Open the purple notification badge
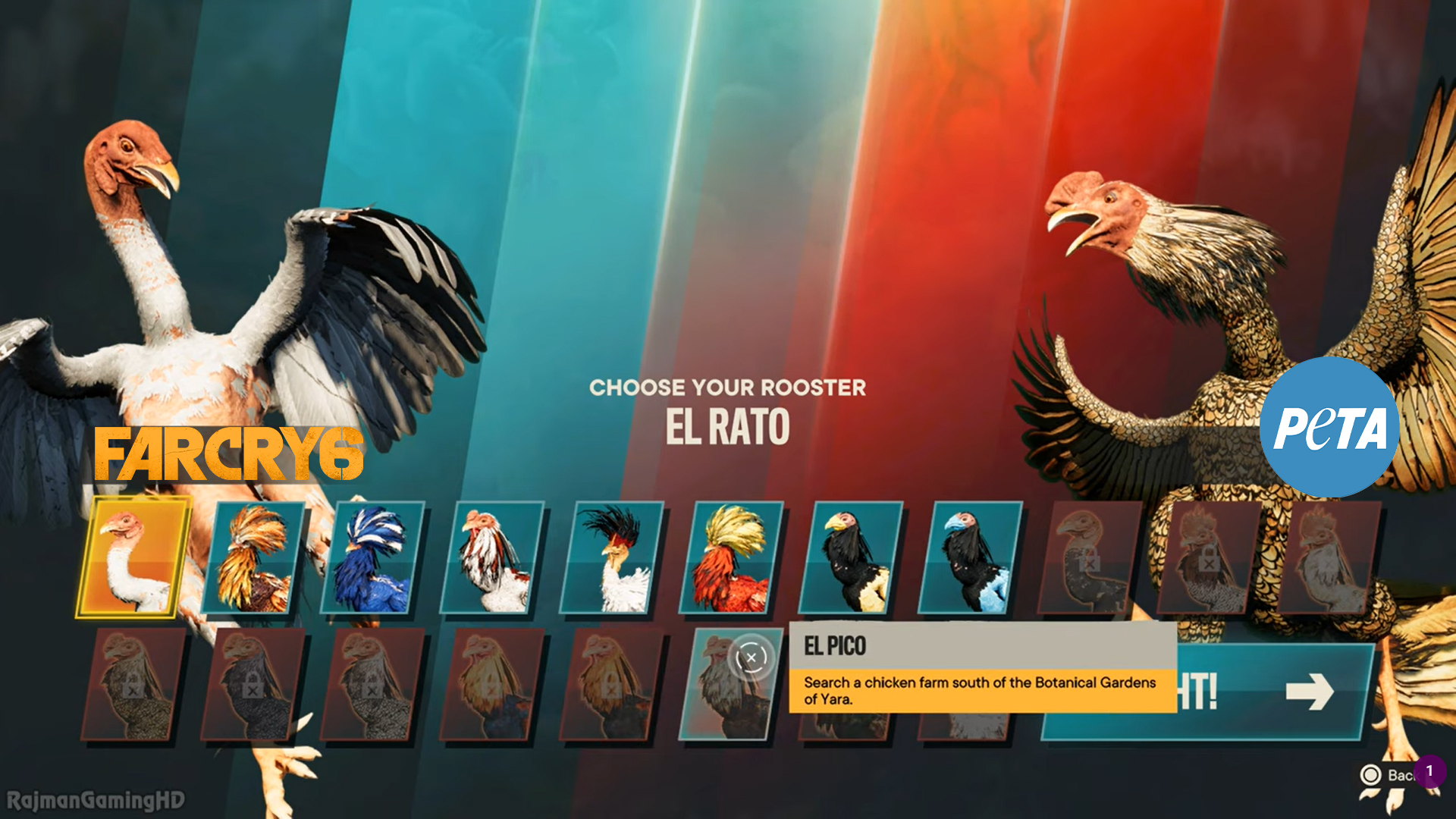Viewport: 1456px width, 819px height. (x=1429, y=771)
